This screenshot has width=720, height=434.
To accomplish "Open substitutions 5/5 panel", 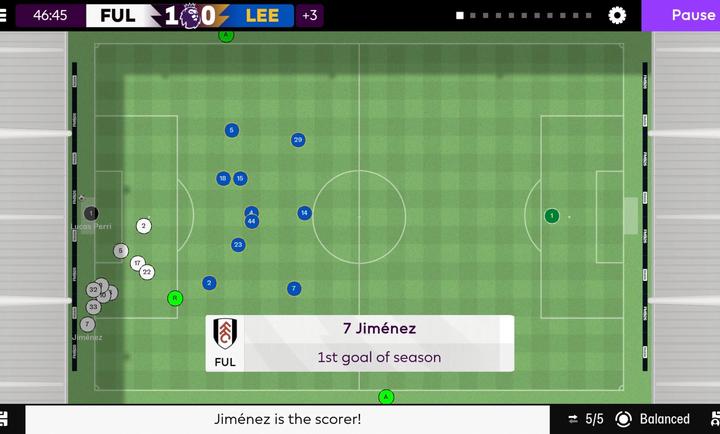I will [x=586, y=419].
